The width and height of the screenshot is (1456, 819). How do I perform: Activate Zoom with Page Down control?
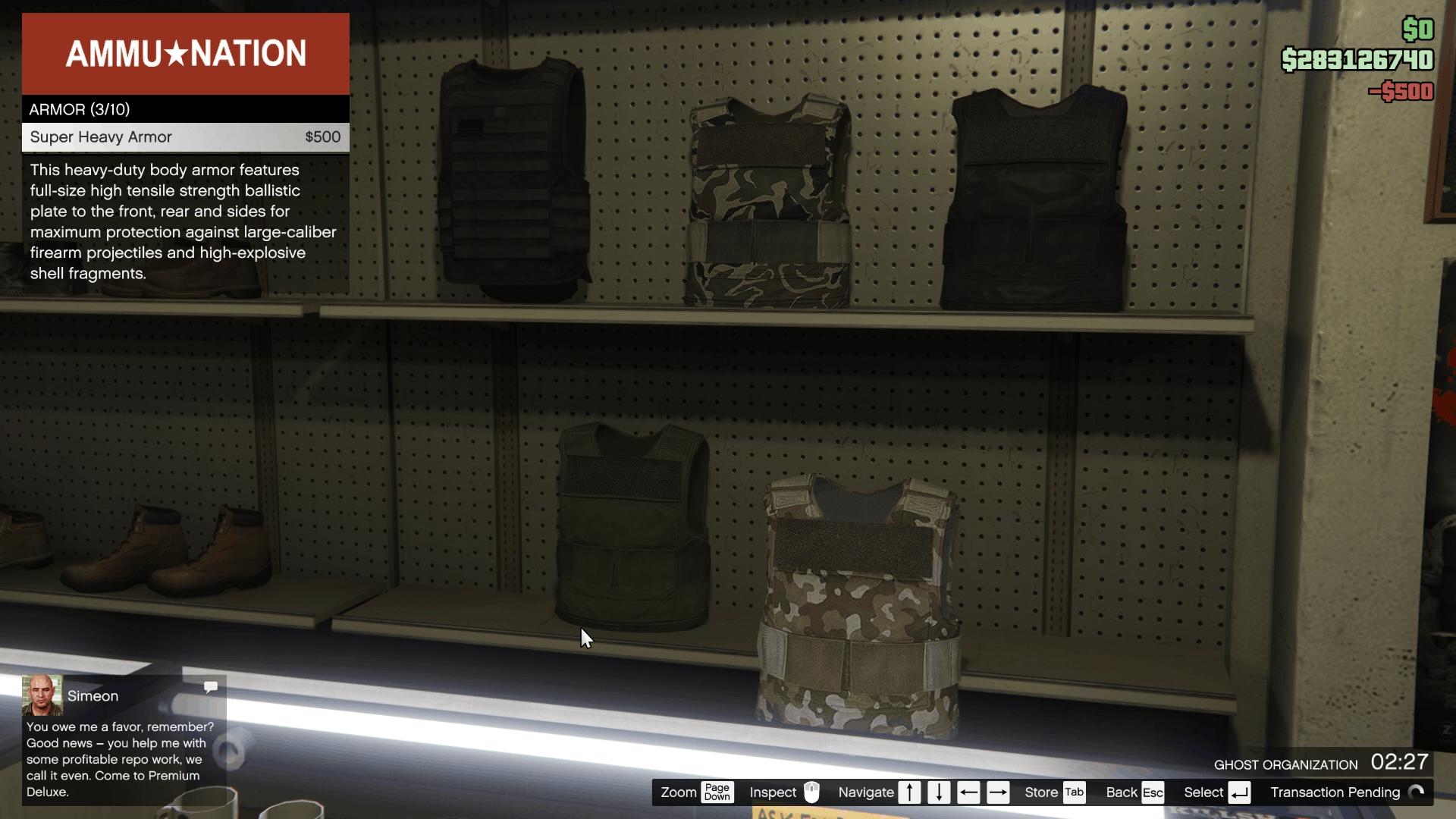716,792
